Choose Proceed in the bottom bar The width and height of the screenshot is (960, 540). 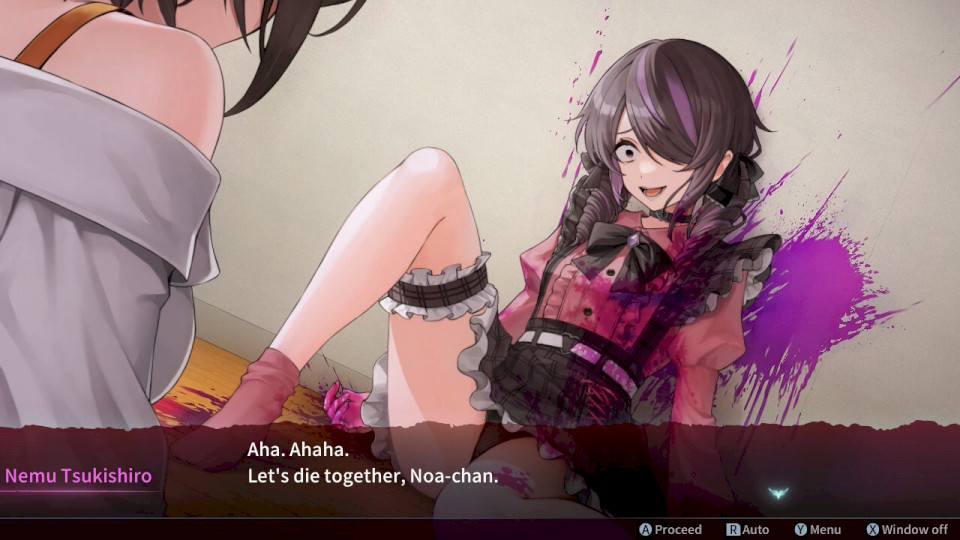click(x=671, y=529)
